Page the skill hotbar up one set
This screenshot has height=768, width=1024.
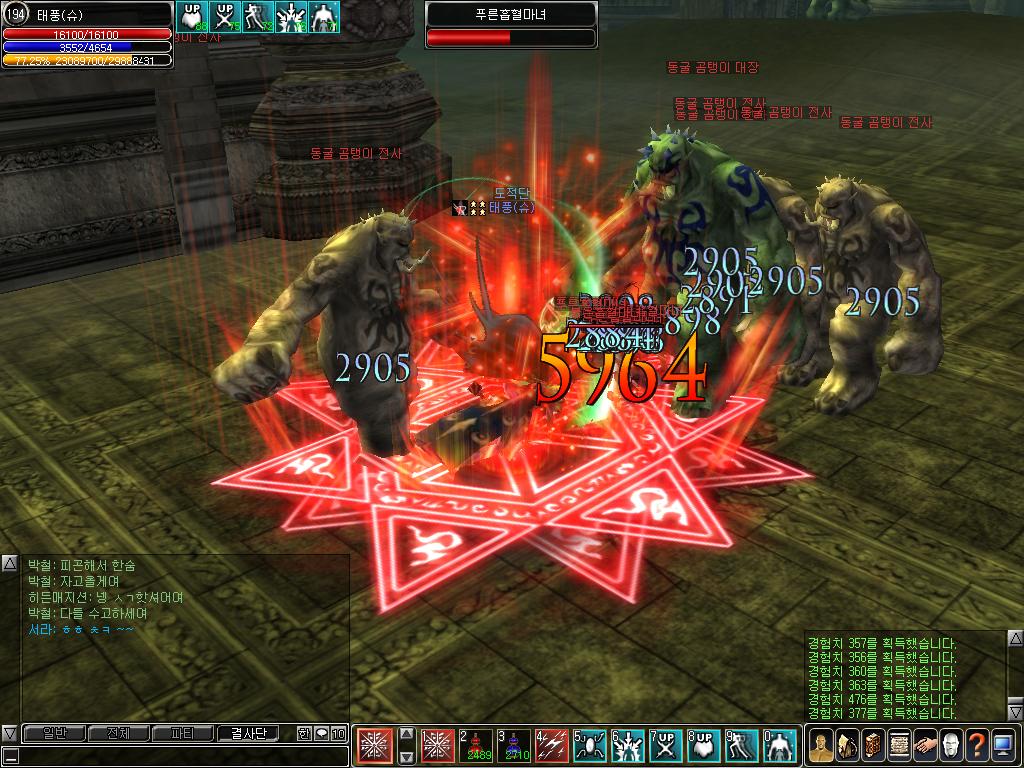click(406, 733)
